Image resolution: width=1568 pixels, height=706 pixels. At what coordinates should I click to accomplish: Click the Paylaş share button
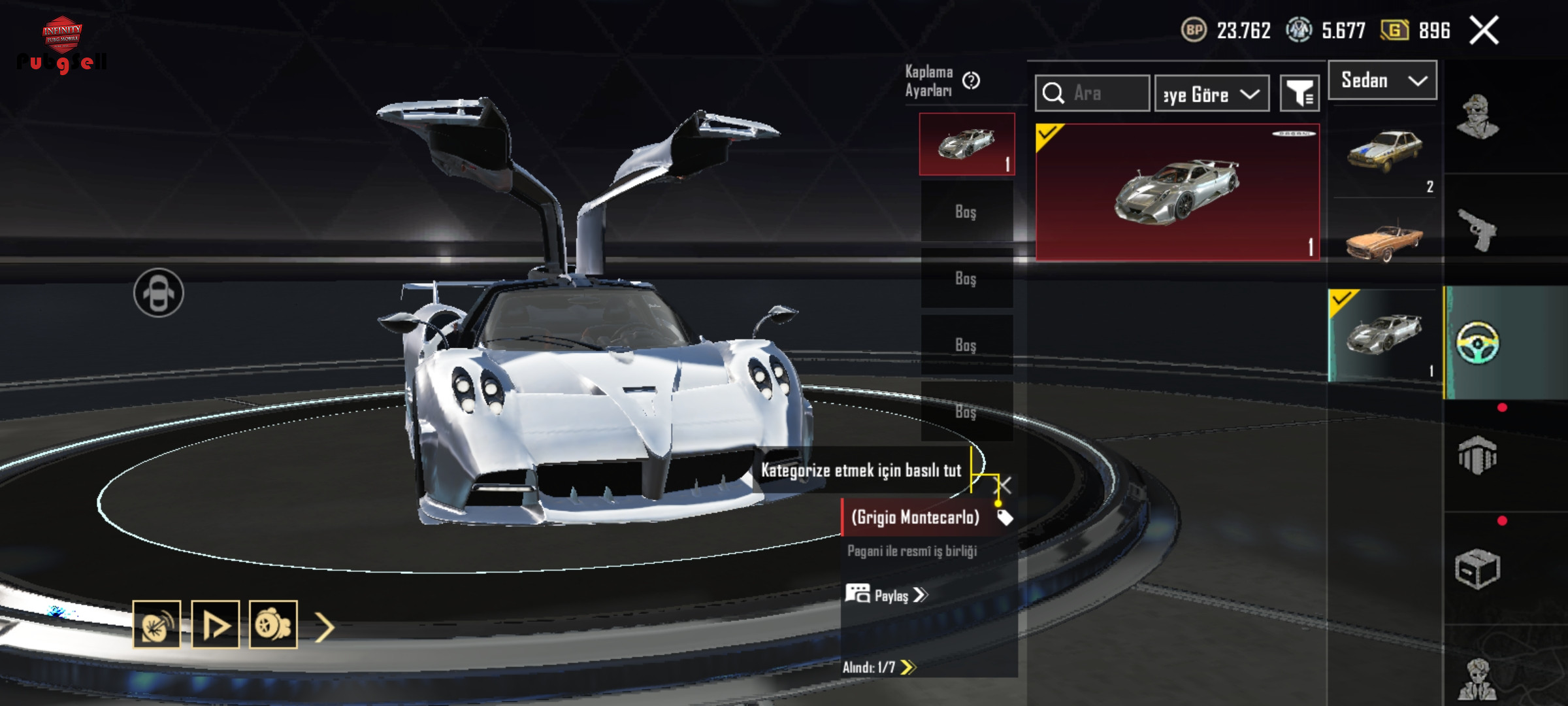[x=887, y=595]
